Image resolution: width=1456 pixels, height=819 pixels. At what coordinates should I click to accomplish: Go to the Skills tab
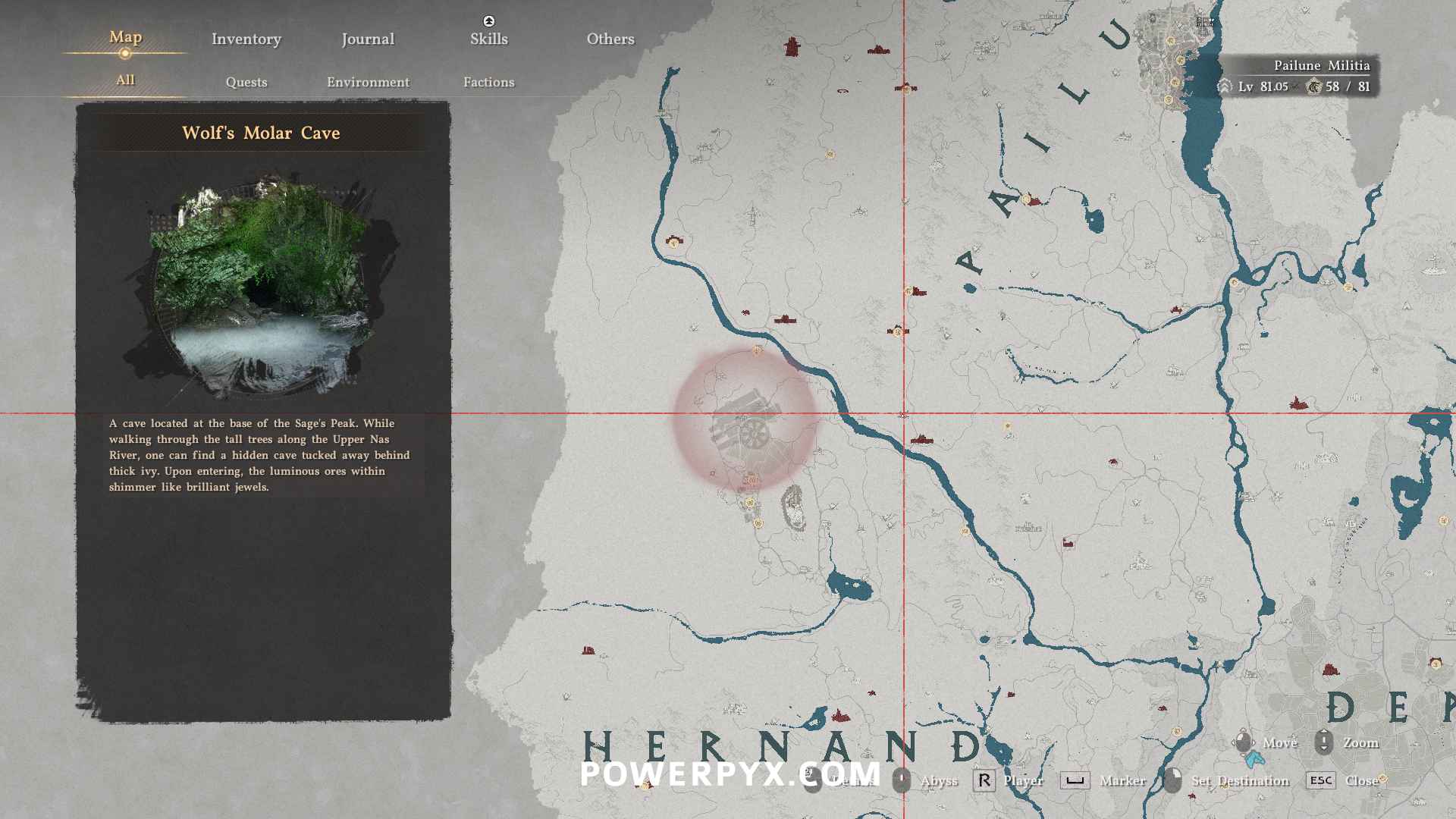tap(488, 39)
